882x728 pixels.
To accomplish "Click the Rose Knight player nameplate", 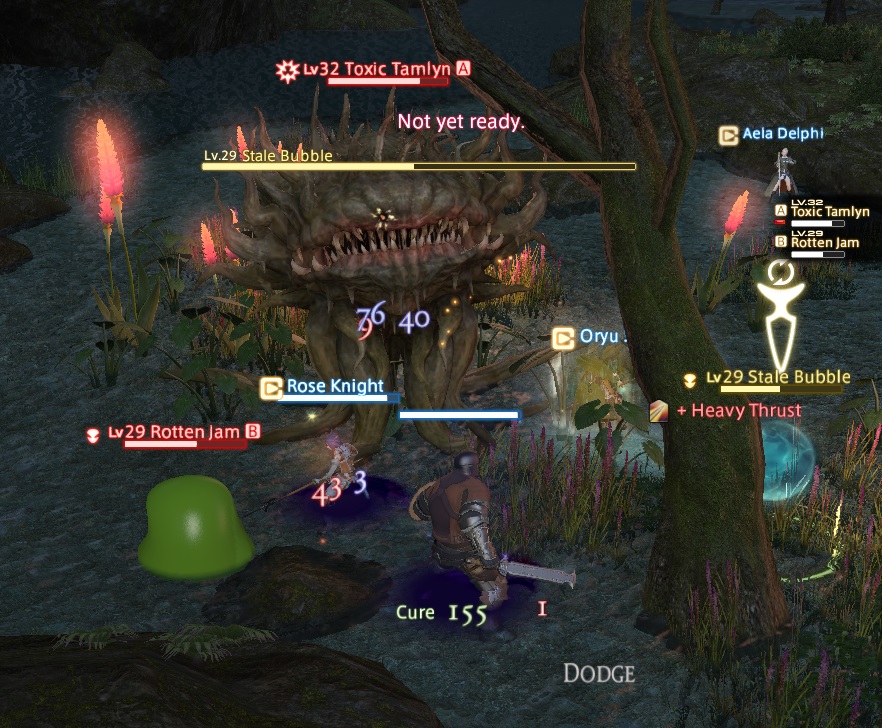I will [334, 386].
